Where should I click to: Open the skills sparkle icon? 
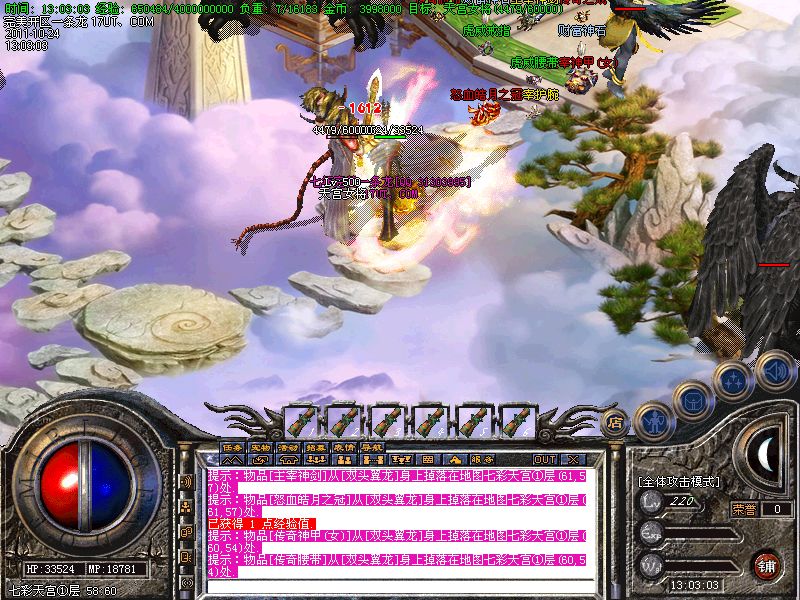pos(734,379)
